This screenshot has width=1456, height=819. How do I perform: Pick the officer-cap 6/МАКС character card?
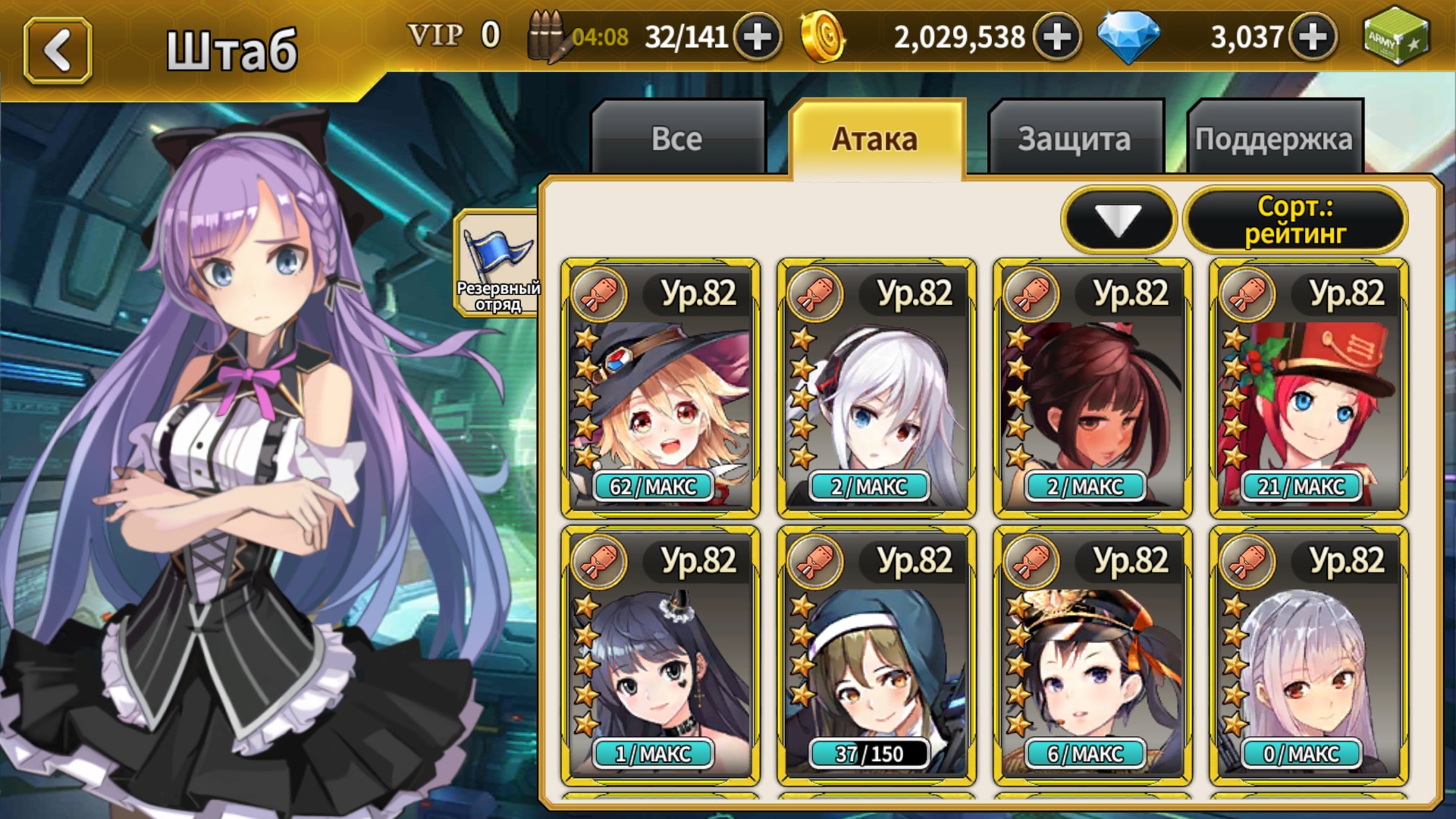pos(1093,656)
